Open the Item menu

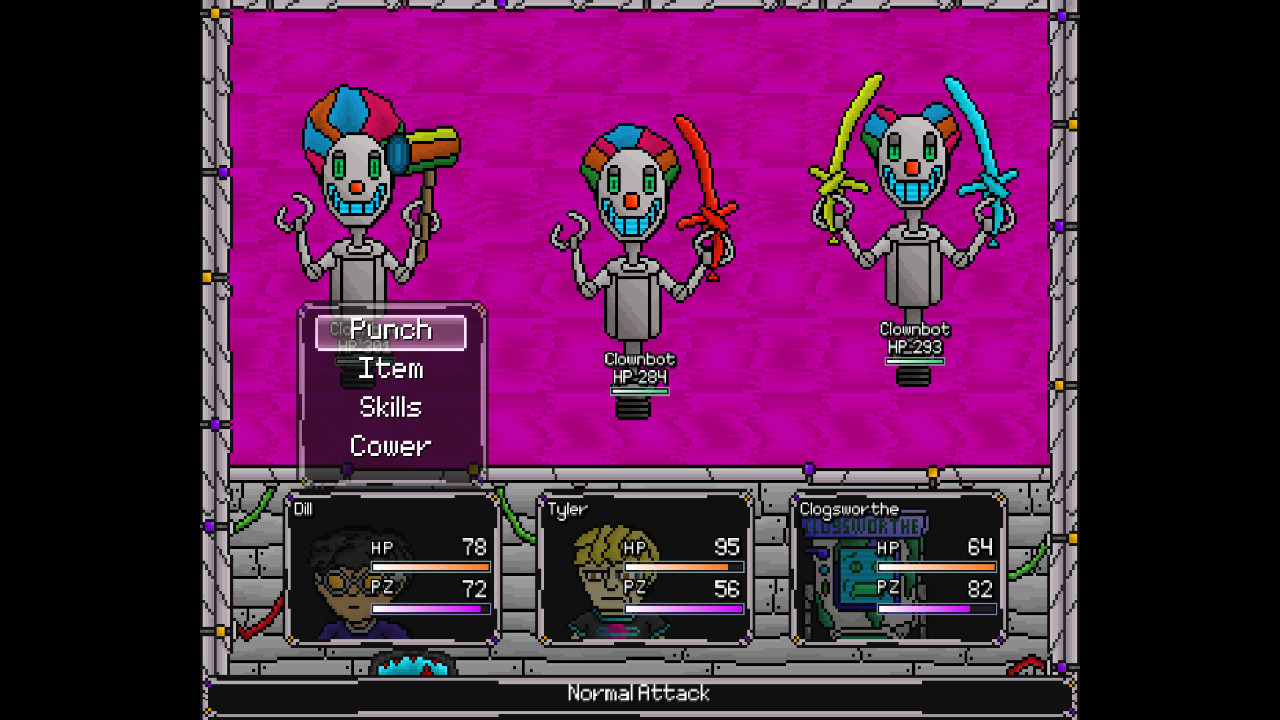coord(390,369)
